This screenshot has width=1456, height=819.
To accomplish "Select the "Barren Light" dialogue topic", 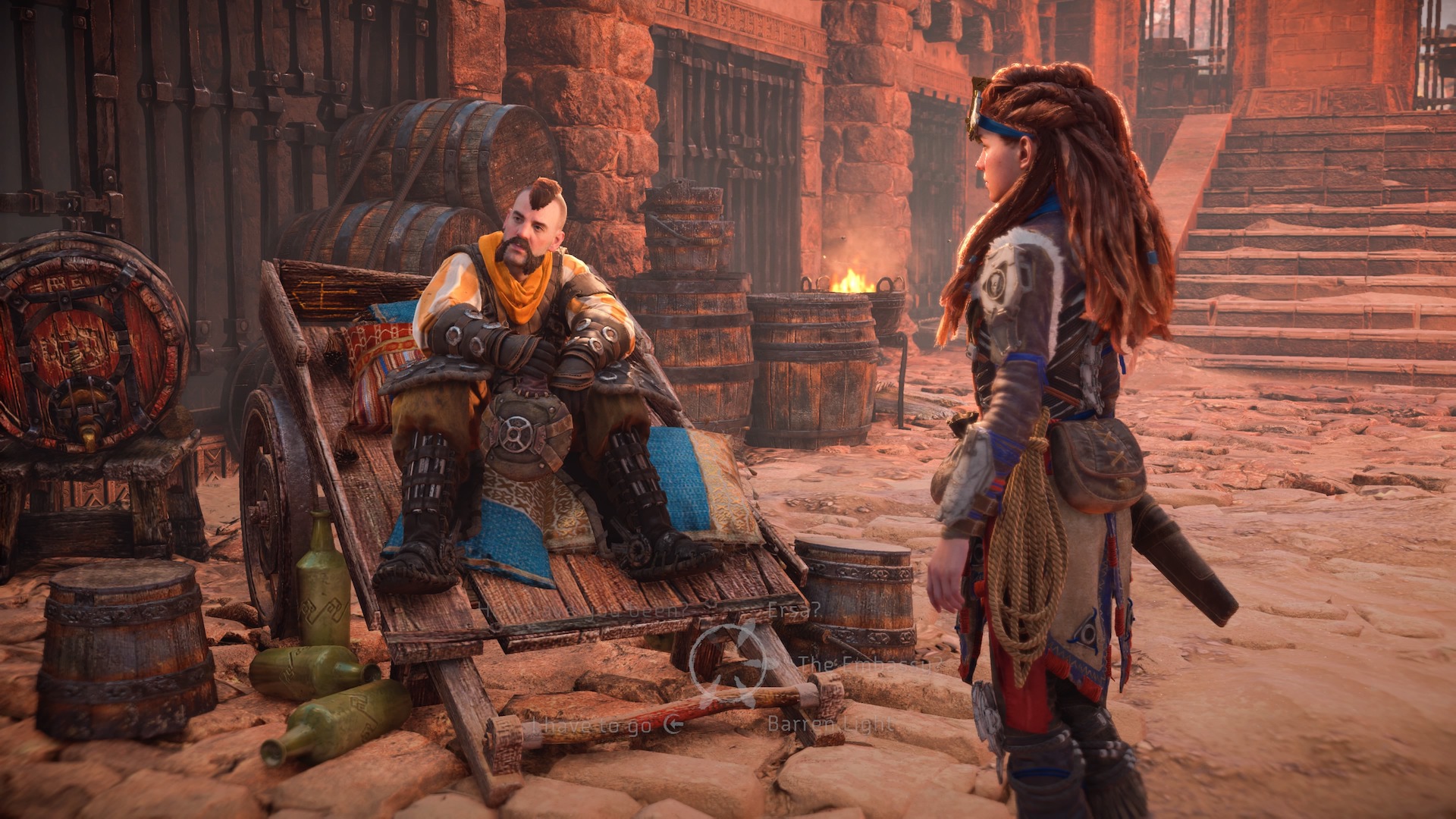I will pos(831,723).
